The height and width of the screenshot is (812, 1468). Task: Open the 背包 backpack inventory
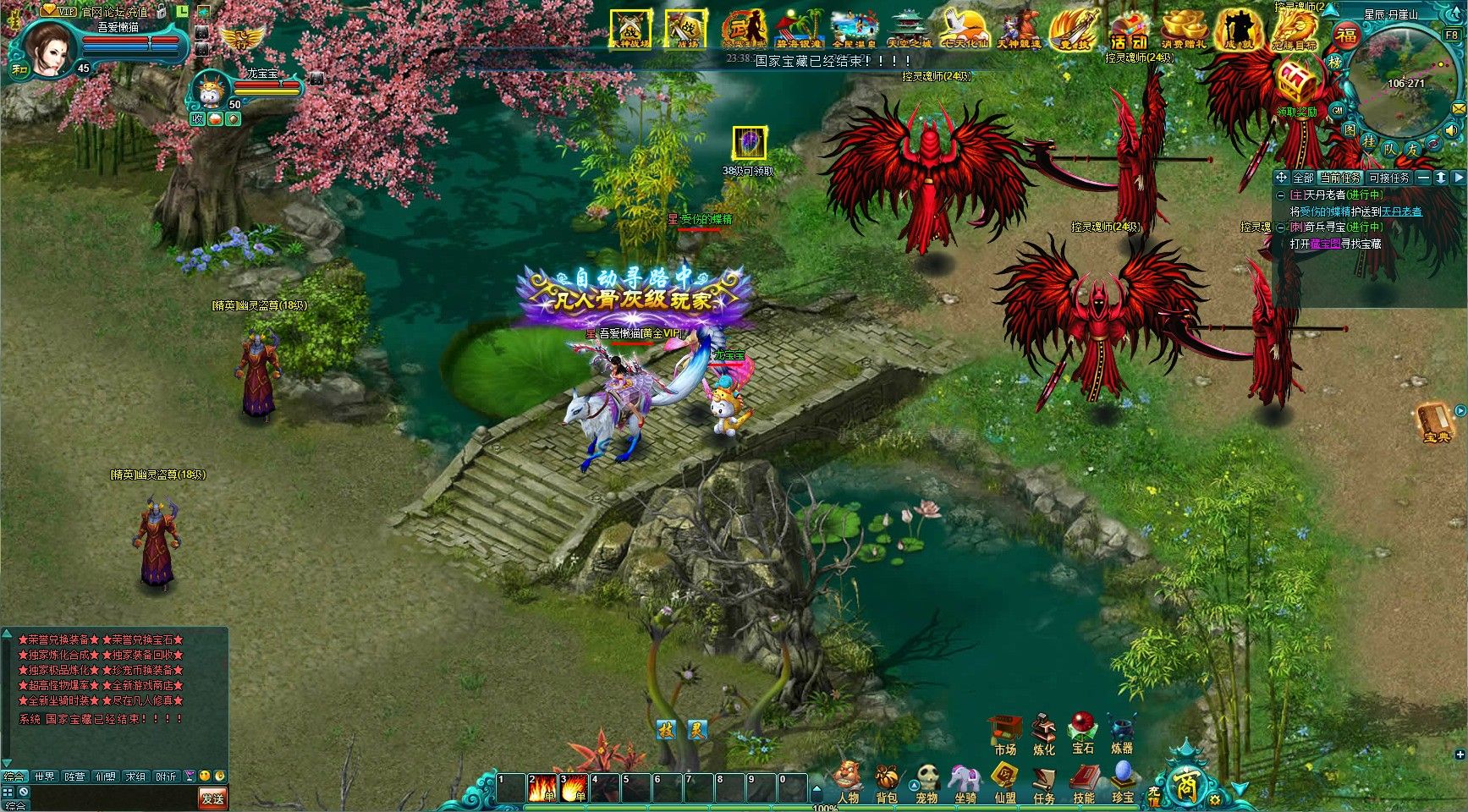pyautogui.click(x=886, y=782)
